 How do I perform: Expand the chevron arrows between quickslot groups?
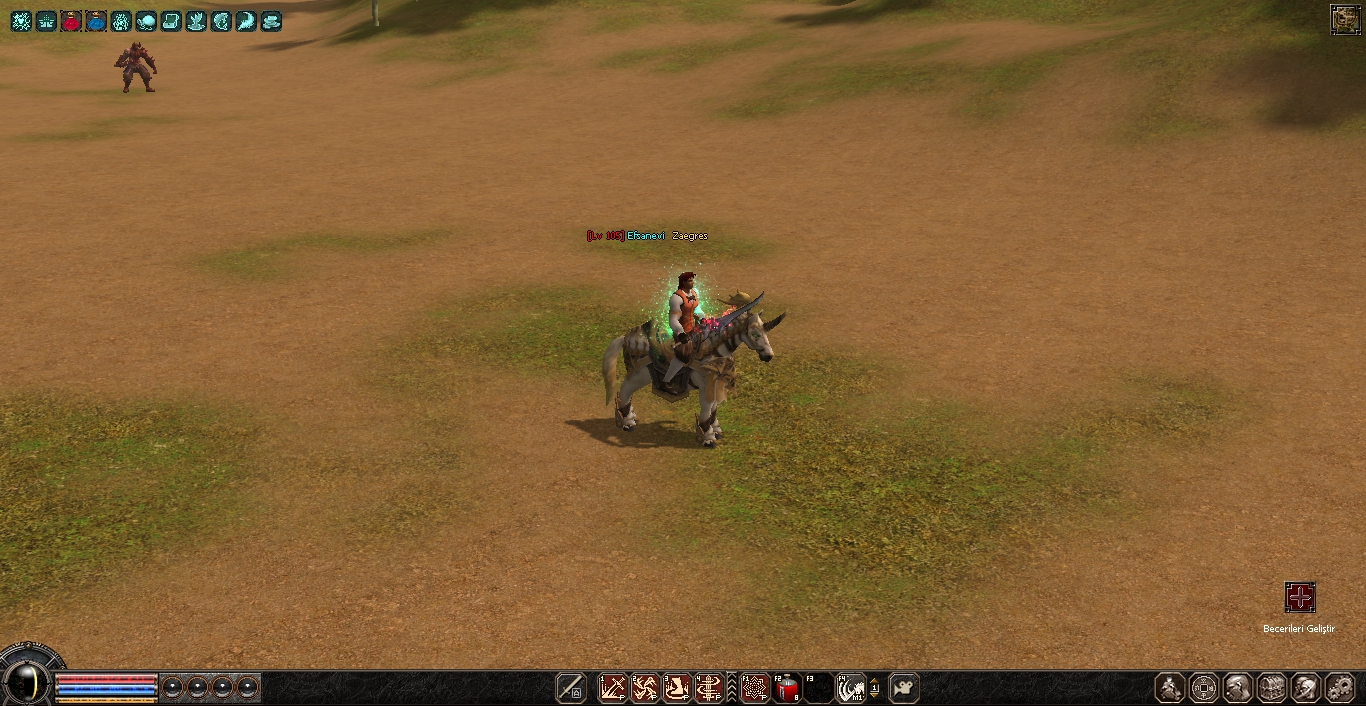click(731, 688)
